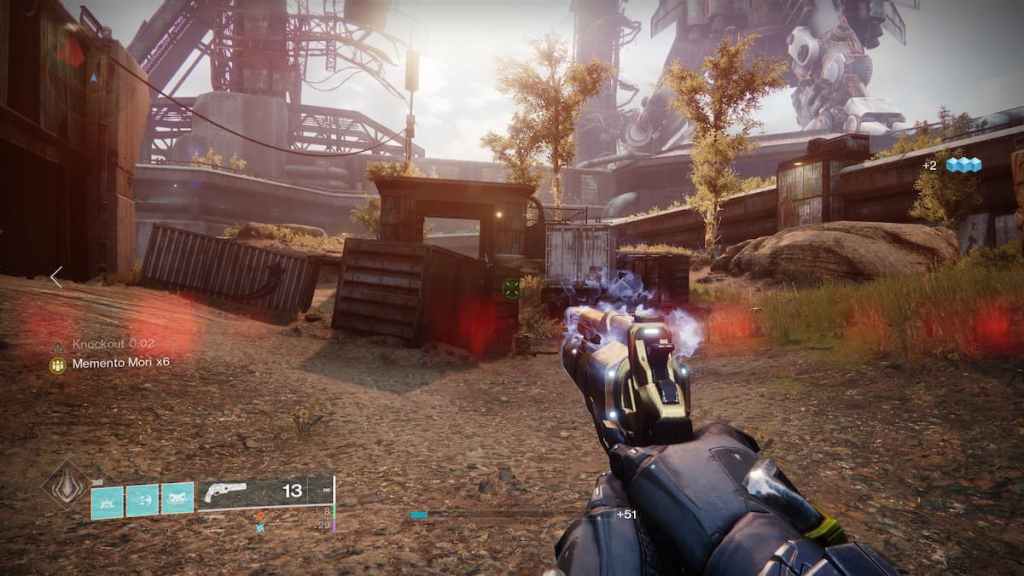This screenshot has width=1024, height=576.
Task: Activate the first cyan ability square
Action: click(107, 500)
